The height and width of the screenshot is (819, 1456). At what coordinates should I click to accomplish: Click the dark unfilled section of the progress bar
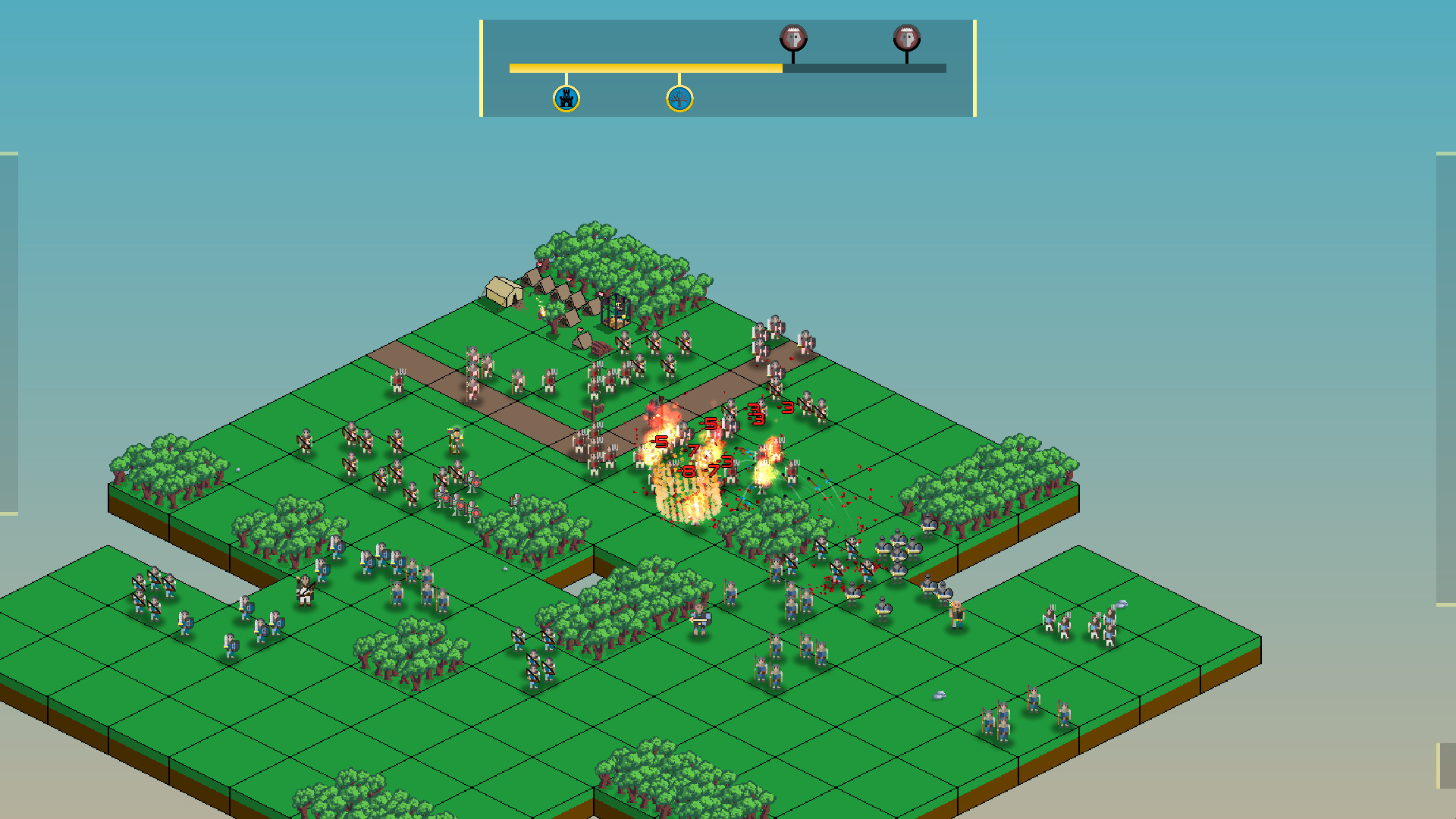[864, 67]
